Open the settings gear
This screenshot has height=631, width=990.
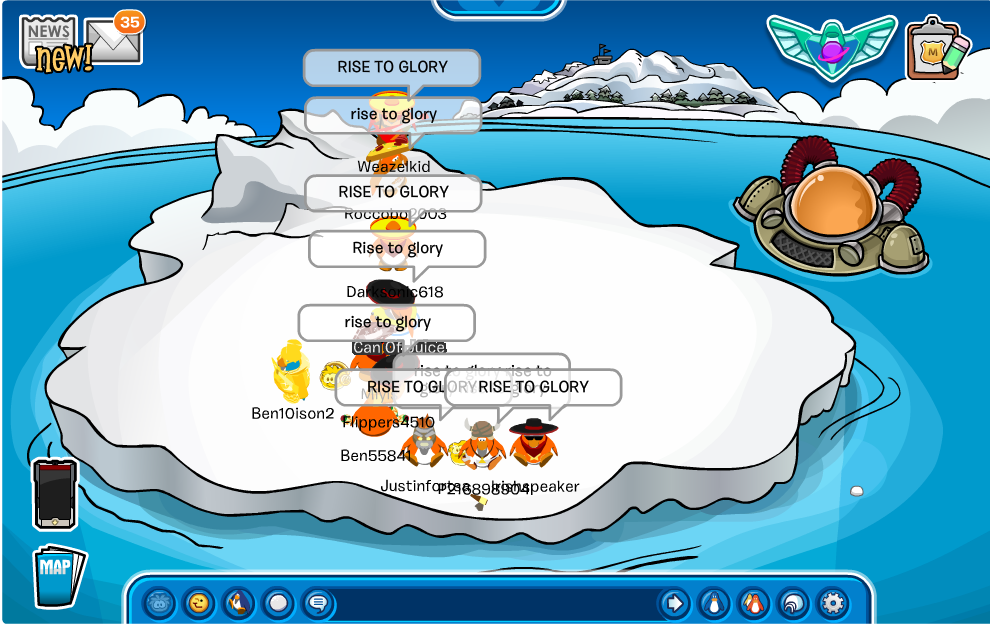[x=832, y=603]
